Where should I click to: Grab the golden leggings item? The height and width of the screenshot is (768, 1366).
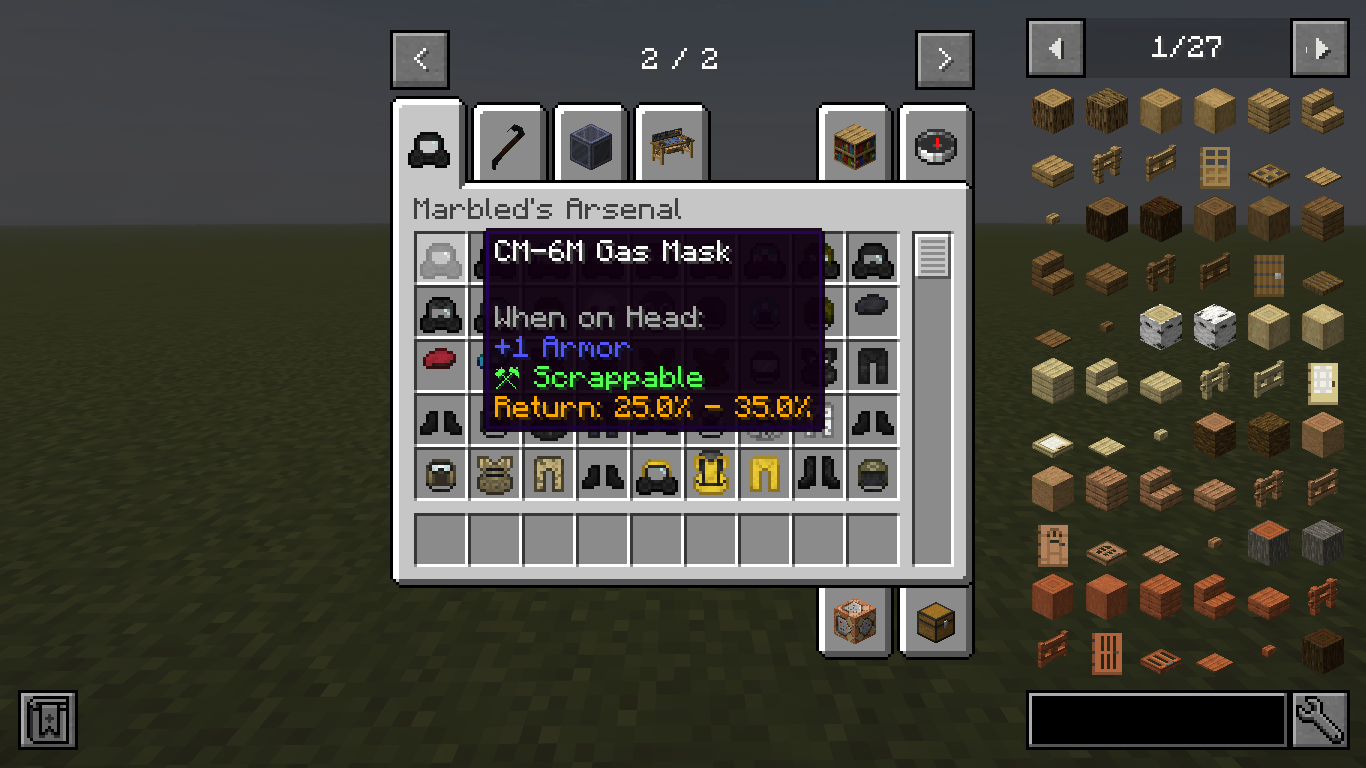click(765, 474)
